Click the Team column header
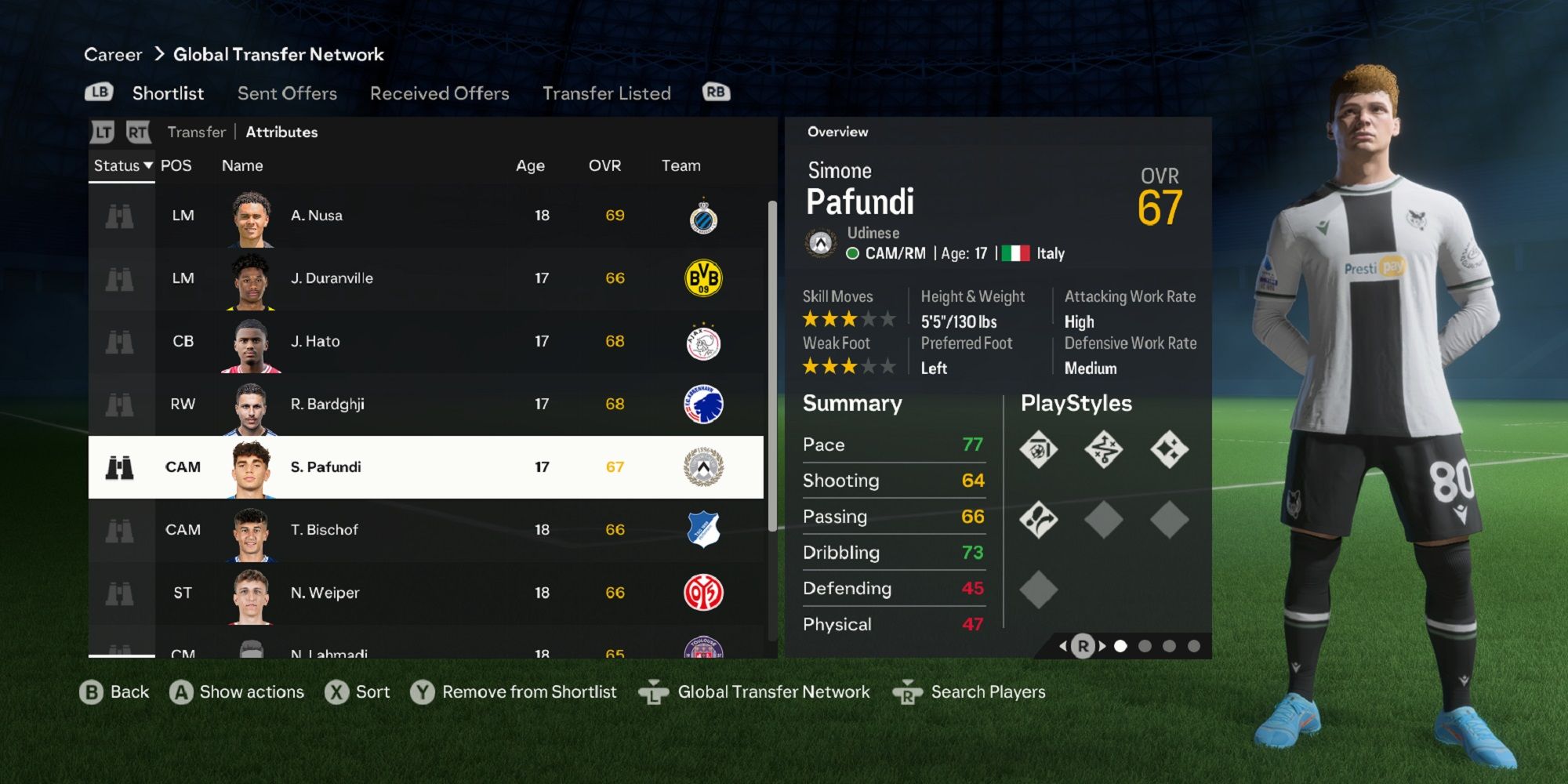 coord(681,165)
